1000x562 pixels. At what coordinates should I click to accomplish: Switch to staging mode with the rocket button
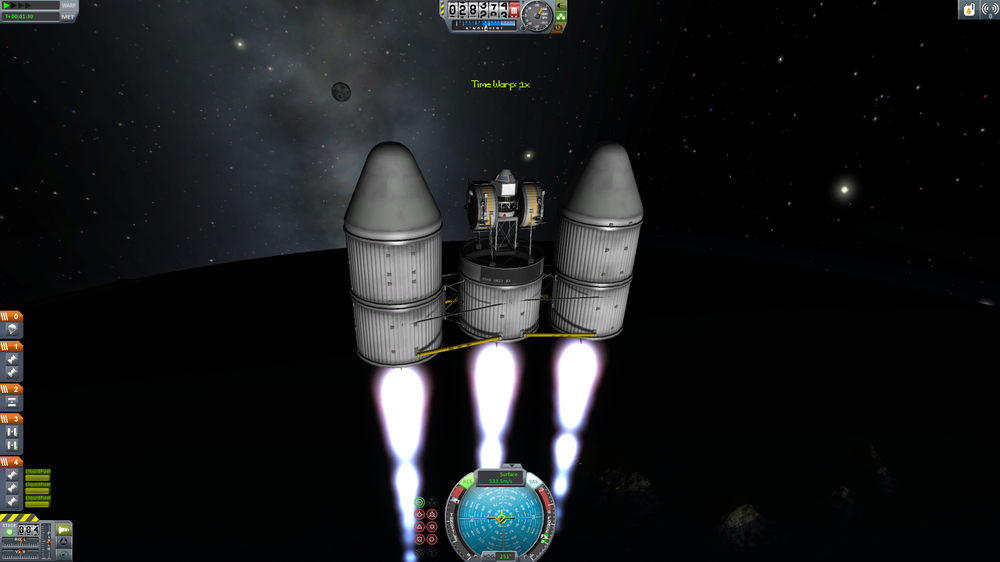click(x=63, y=529)
